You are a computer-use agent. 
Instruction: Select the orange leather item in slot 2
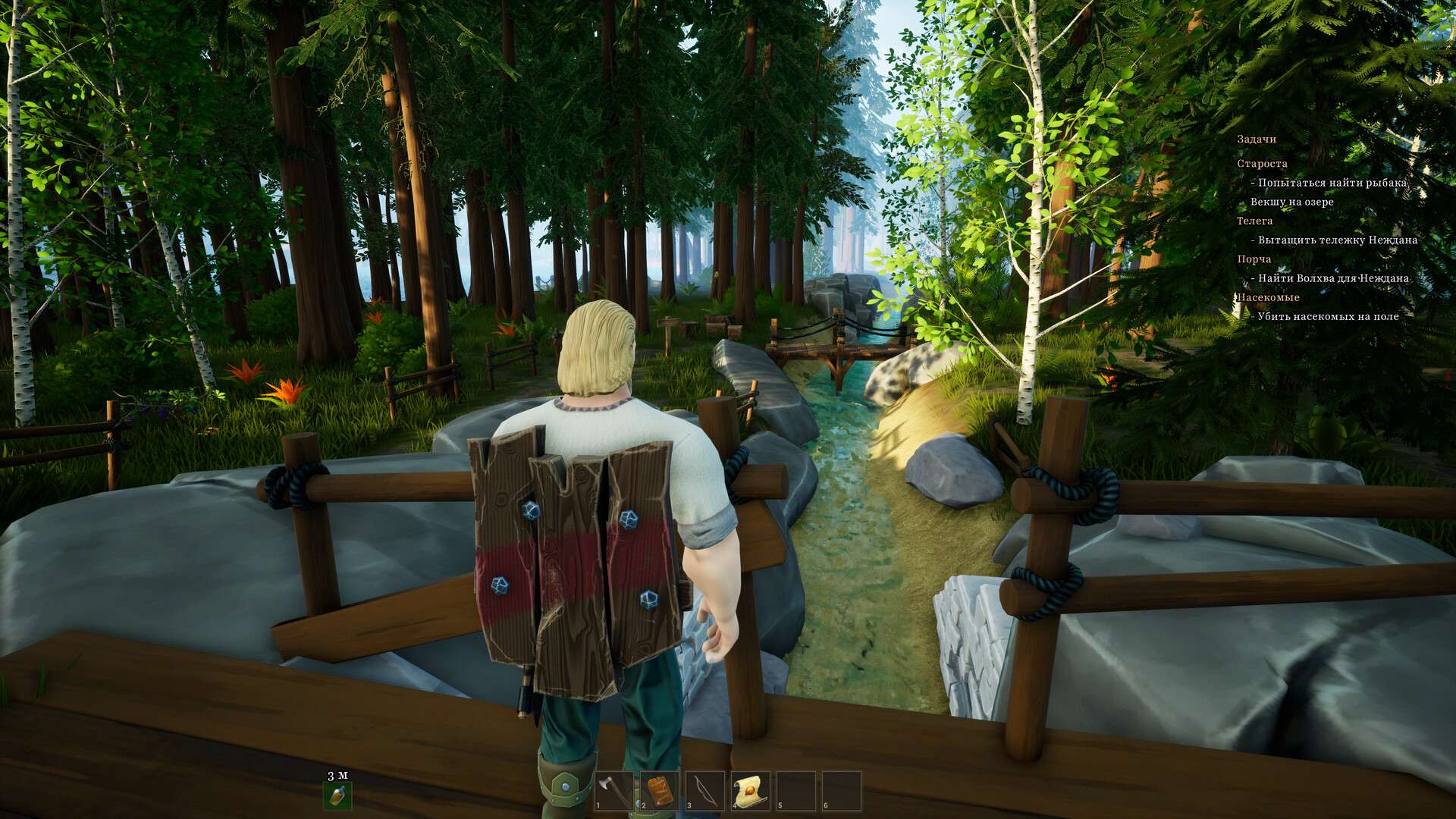click(659, 791)
